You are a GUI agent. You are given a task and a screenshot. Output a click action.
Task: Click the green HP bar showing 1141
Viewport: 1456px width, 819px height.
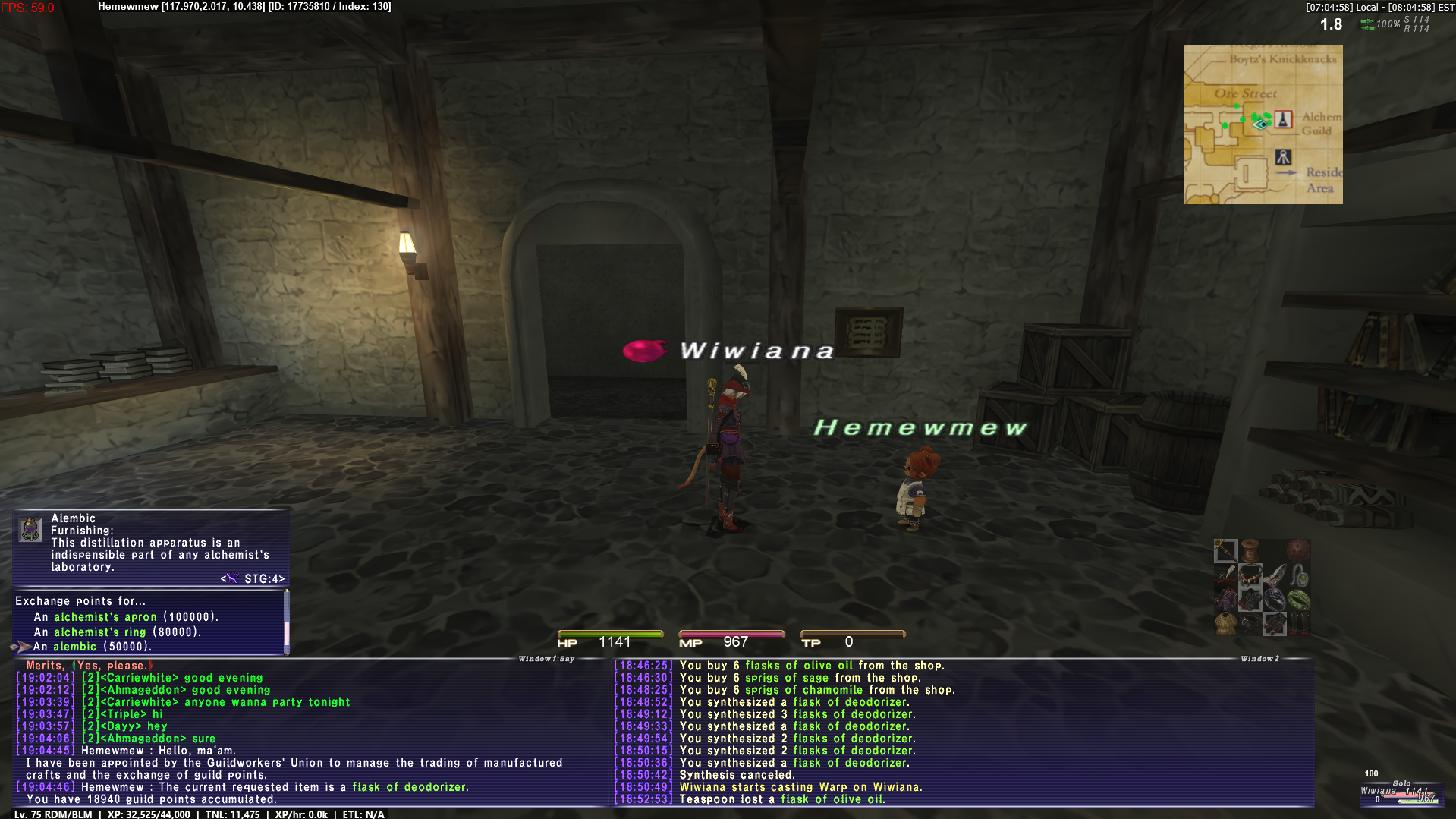[x=610, y=635]
